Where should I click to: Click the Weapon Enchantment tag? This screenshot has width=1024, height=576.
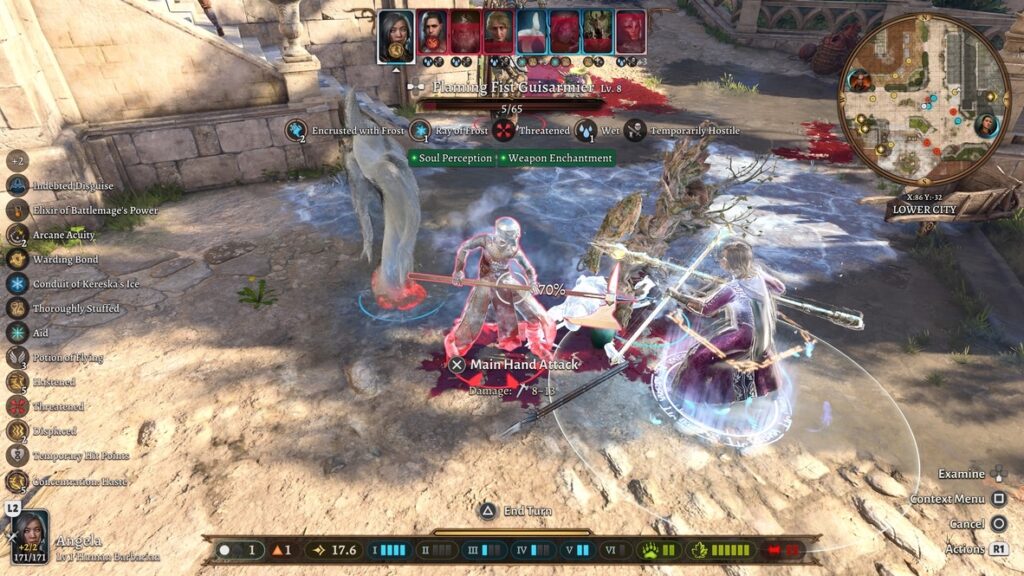[556, 158]
